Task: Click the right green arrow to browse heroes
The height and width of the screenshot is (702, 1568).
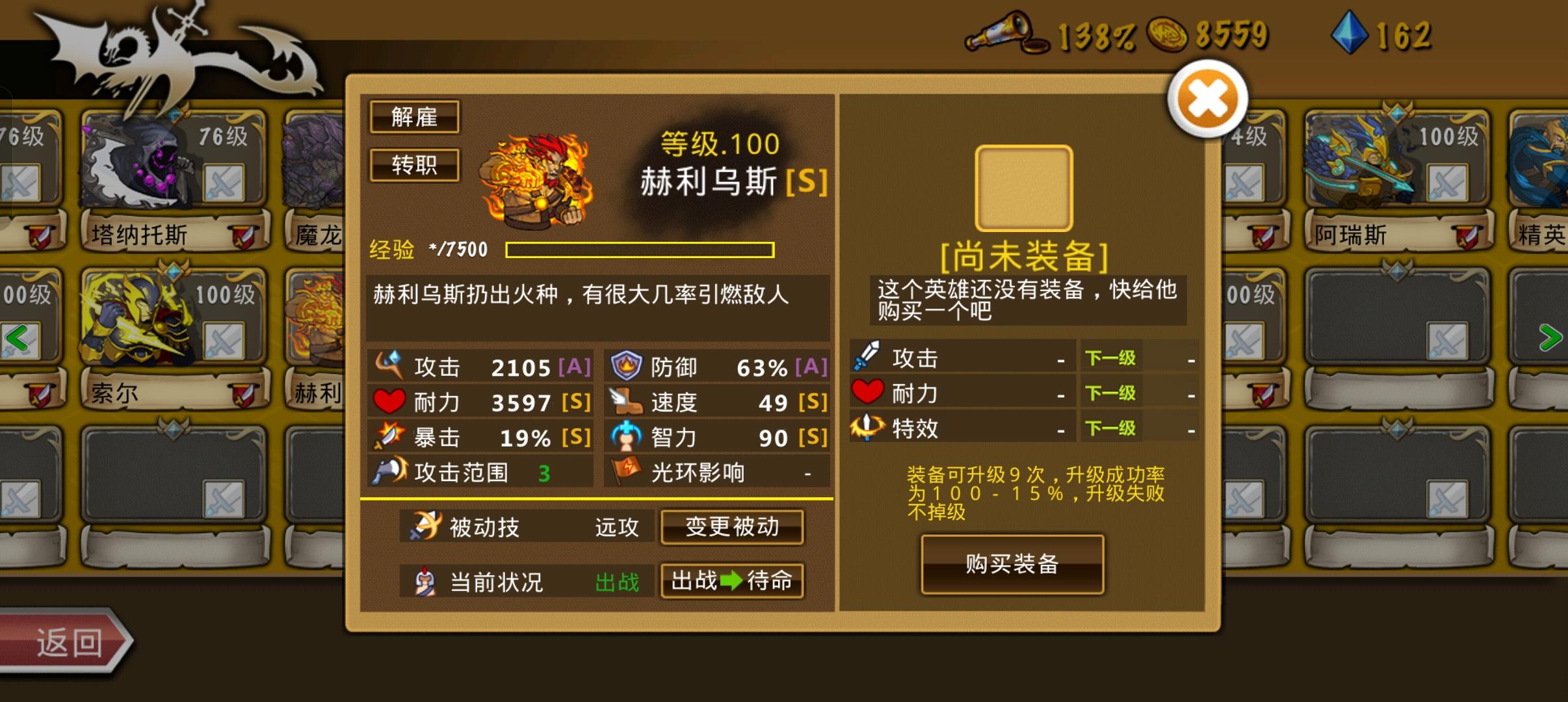Action: (x=1550, y=337)
